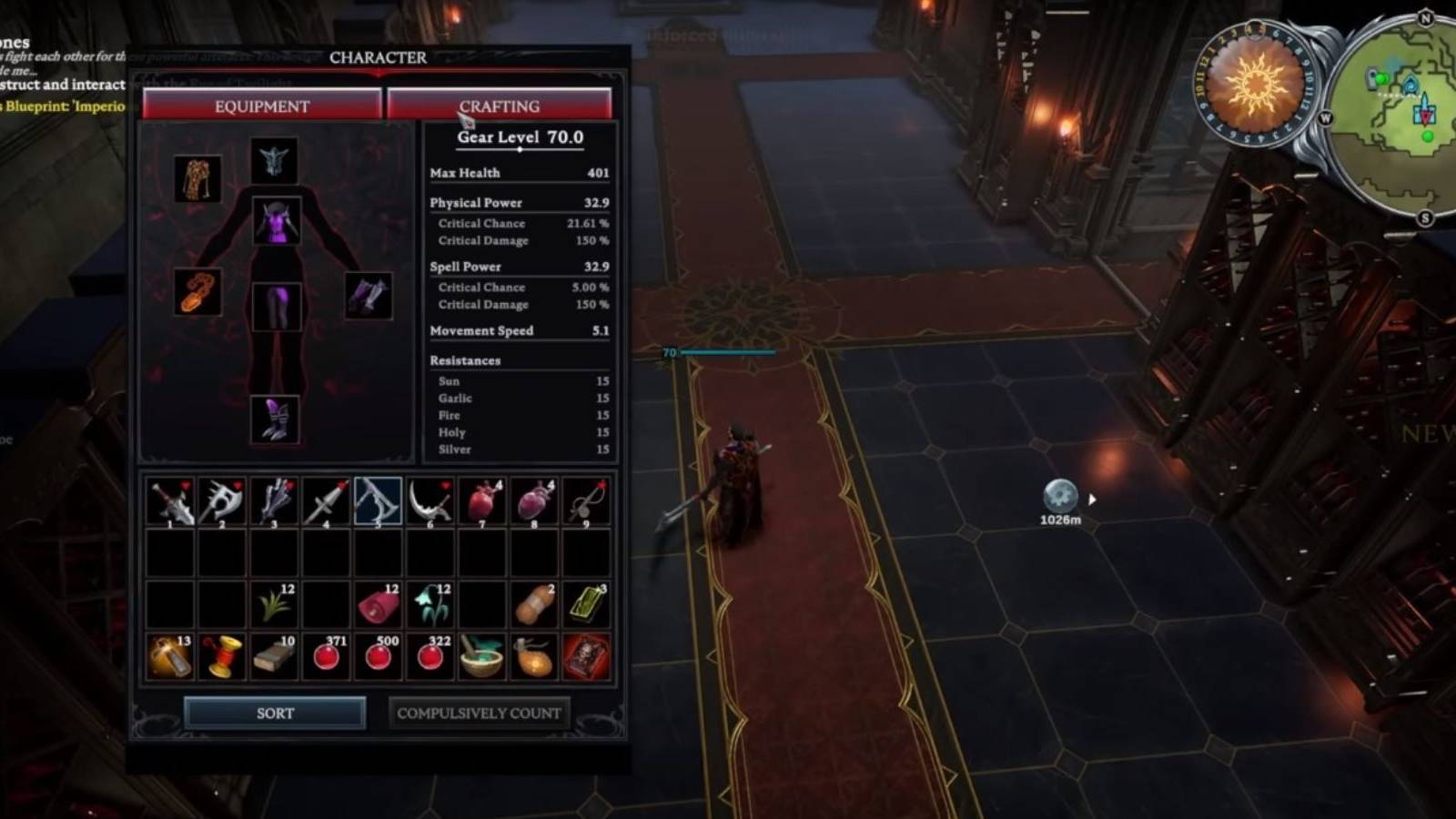
Task: Select the heart item in slot 7
Action: (481, 500)
